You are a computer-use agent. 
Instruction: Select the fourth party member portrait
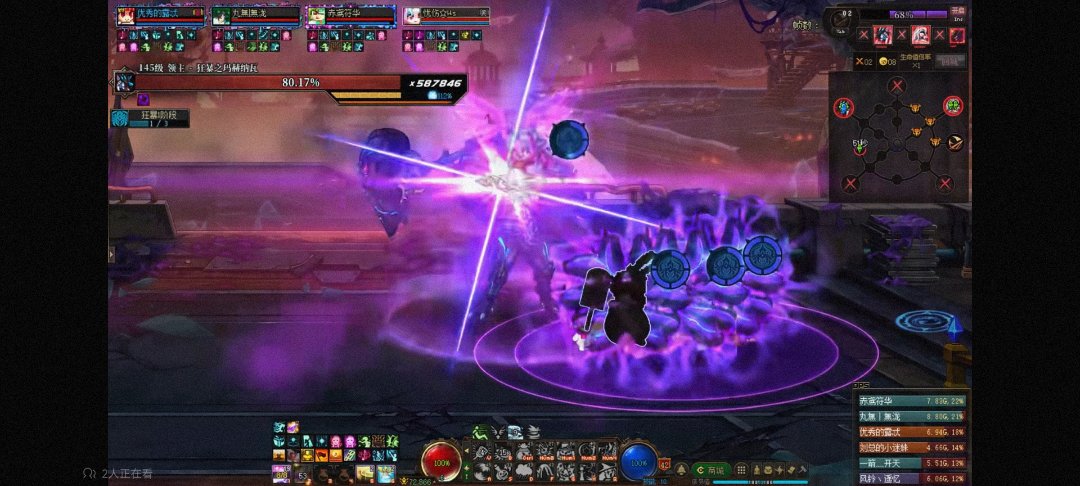coord(411,16)
